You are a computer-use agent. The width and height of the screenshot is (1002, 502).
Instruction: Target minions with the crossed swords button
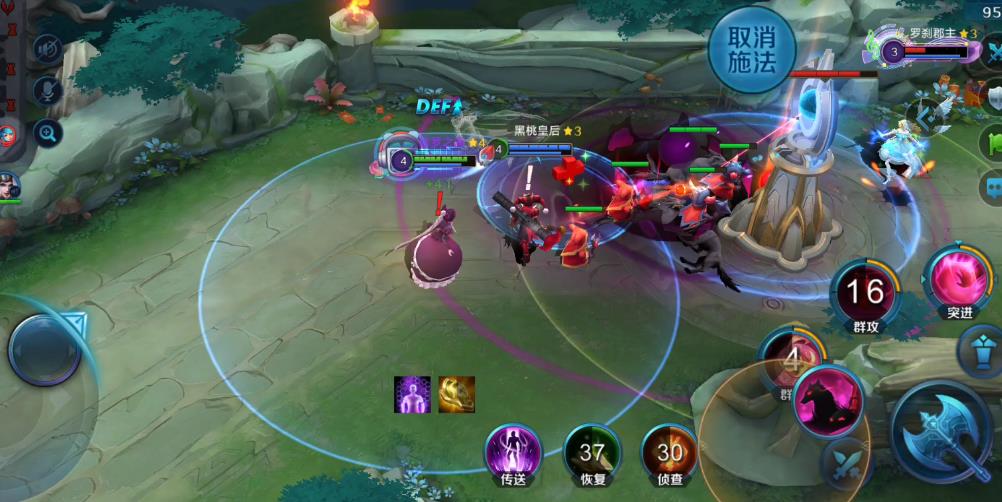point(845,462)
